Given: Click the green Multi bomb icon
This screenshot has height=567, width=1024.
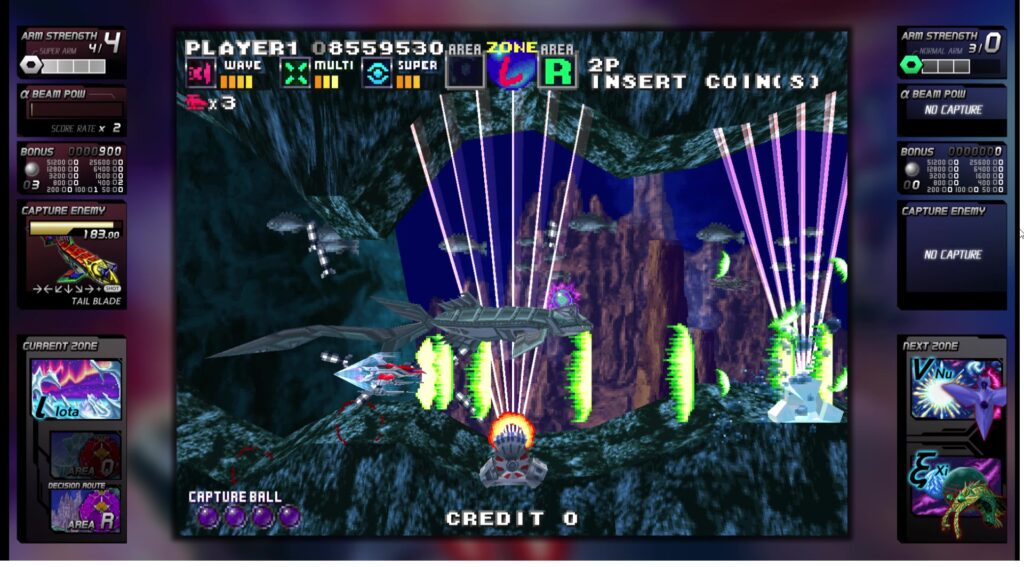Looking at the screenshot, I should pyautogui.click(x=294, y=73).
